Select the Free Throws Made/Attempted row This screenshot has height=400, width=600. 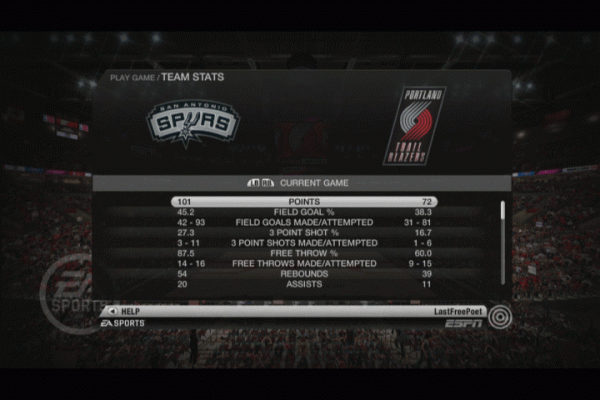click(303, 264)
